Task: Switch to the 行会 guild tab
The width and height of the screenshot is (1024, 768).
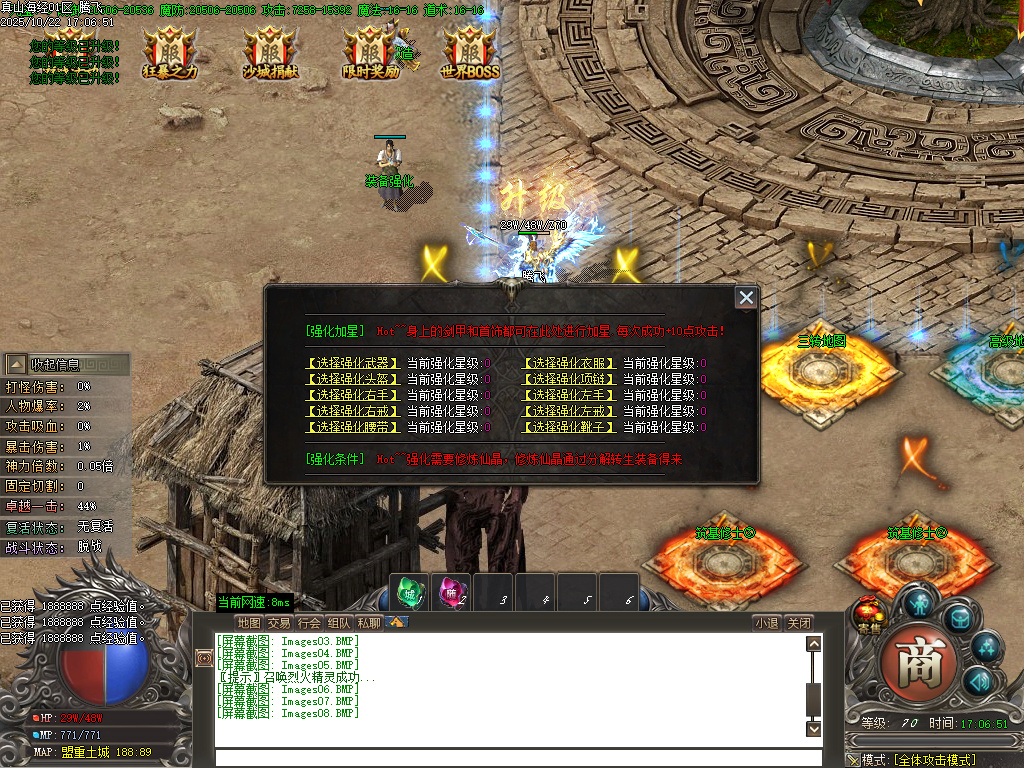Action: click(309, 623)
